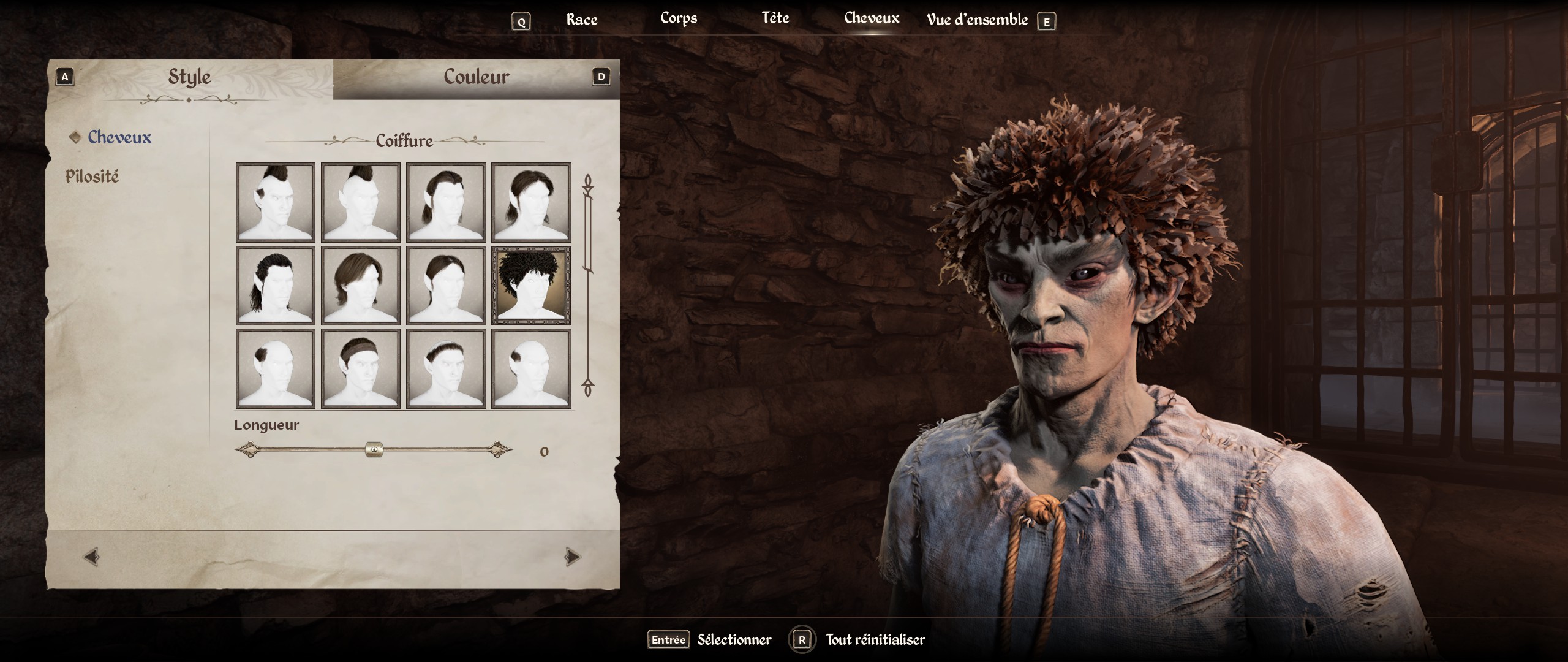1568x662 pixels.
Task: Select the headband hairstyle thumbnail
Action: pos(361,369)
